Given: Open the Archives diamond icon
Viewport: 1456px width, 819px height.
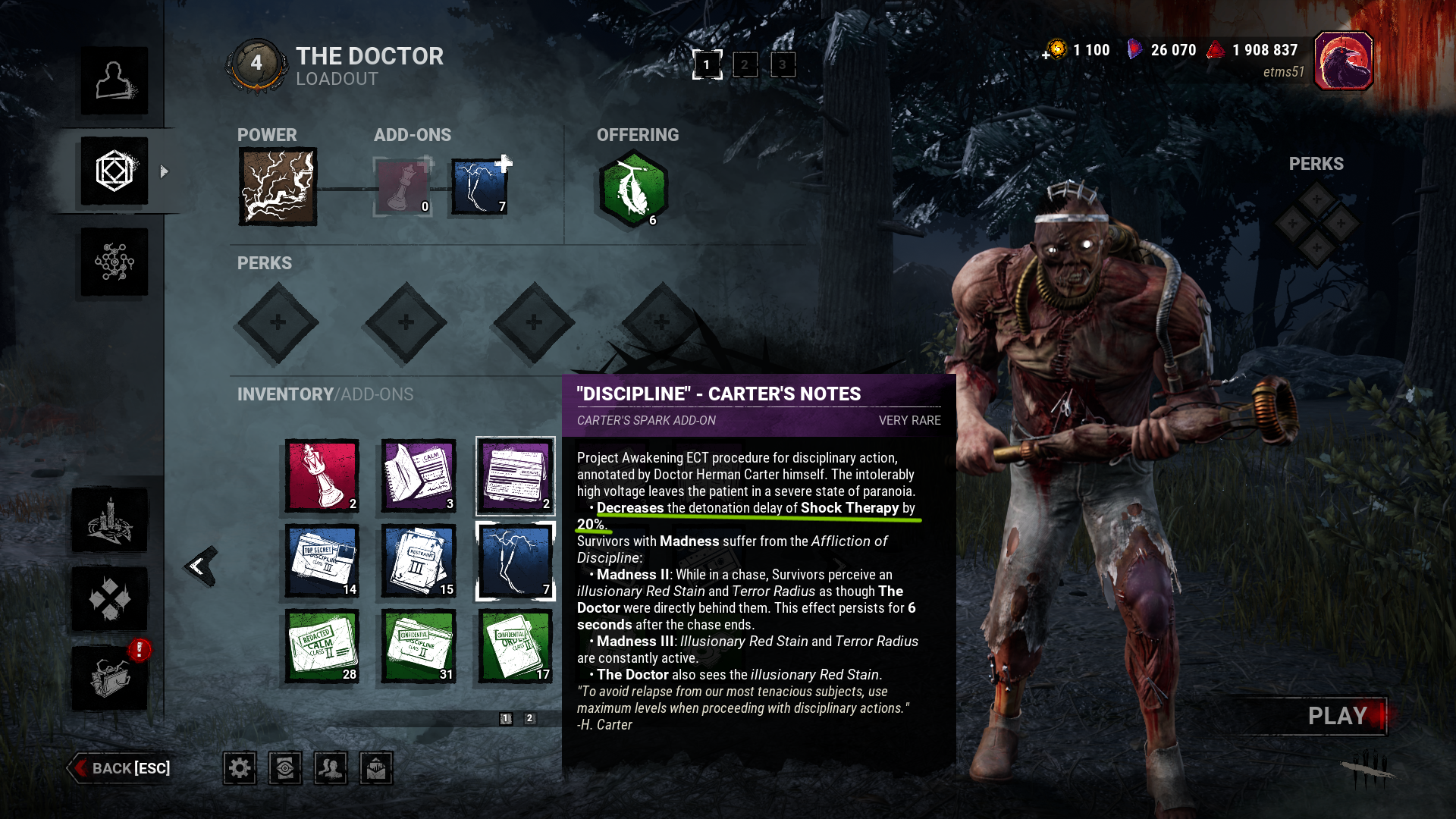Looking at the screenshot, I should (x=112, y=599).
